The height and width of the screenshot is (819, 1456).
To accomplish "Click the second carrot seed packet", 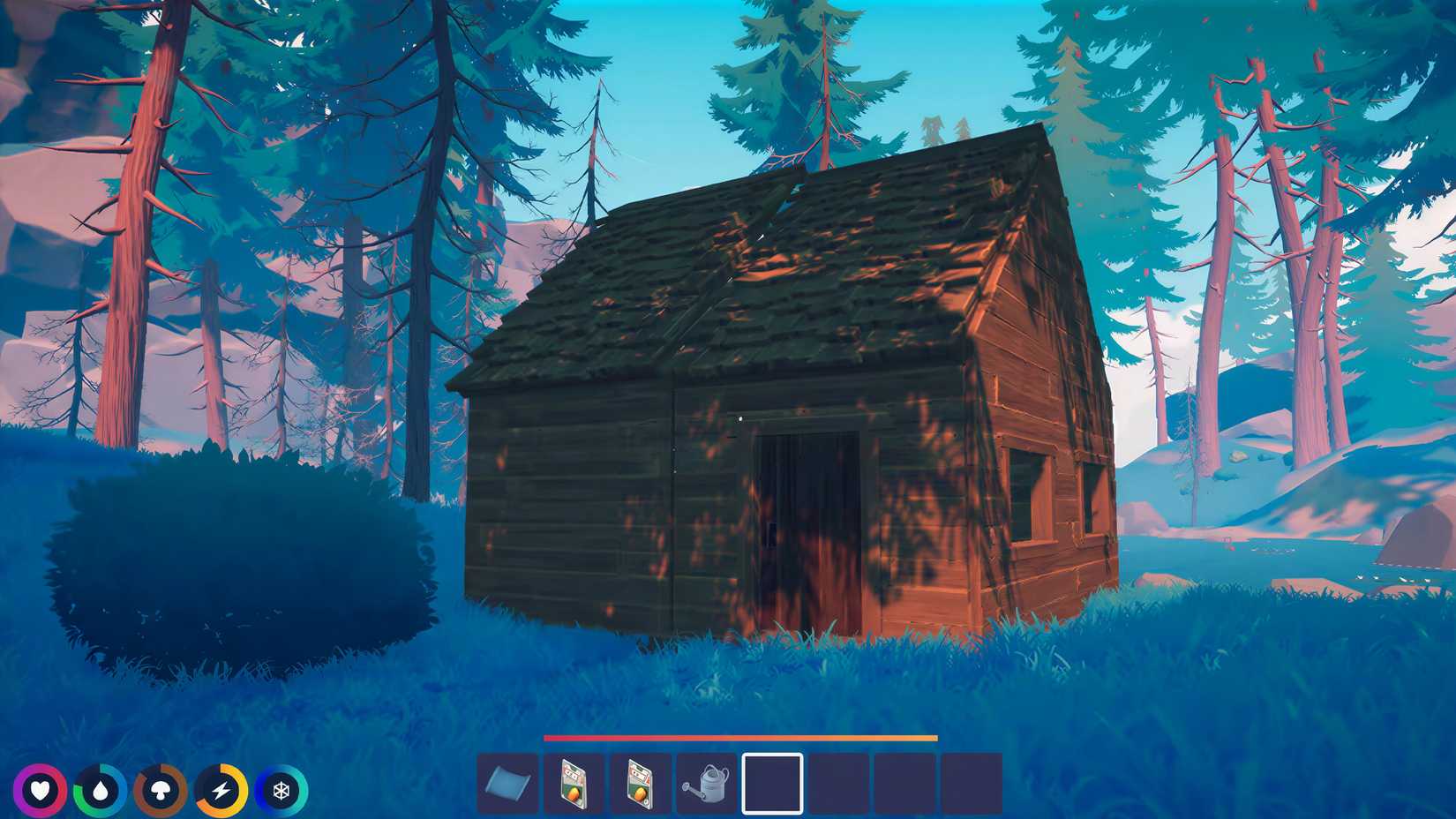I will pyautogui.click(x=639, y=783).
